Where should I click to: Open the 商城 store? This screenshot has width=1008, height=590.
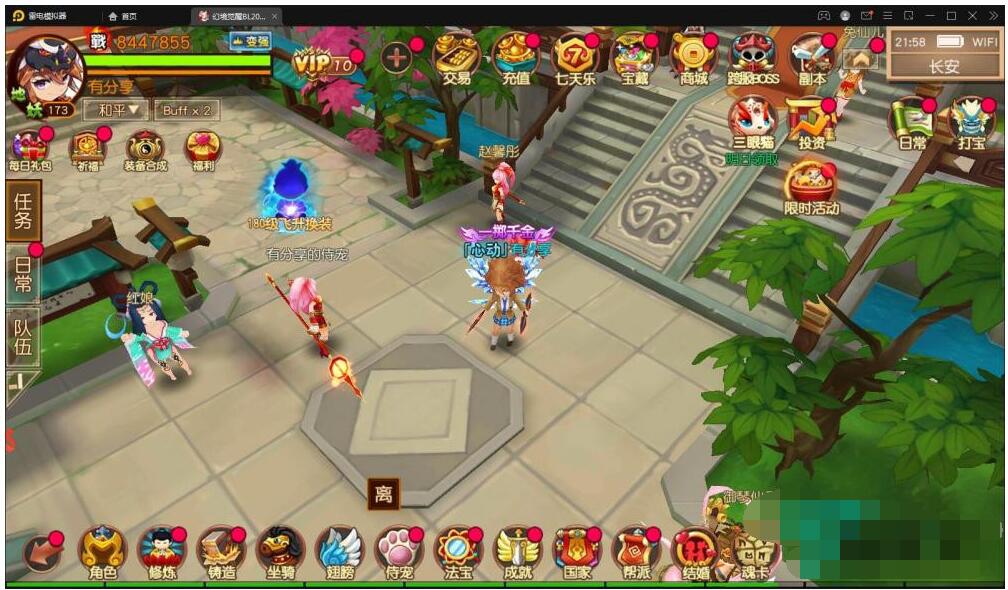click(x=693, y=58)
